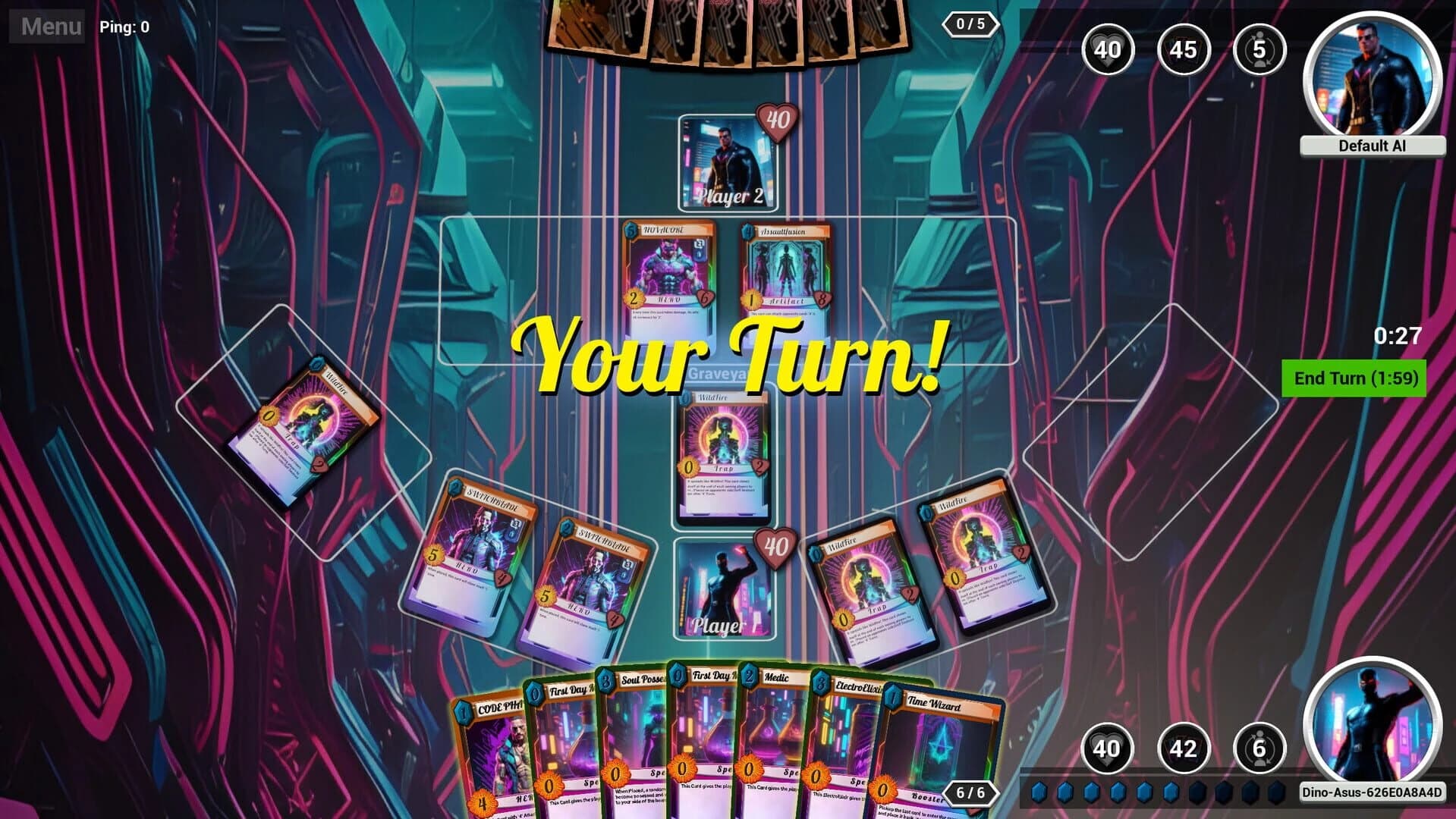
Task: Open the Menu in the top-left corner
Action: click(x=47, y=27)
